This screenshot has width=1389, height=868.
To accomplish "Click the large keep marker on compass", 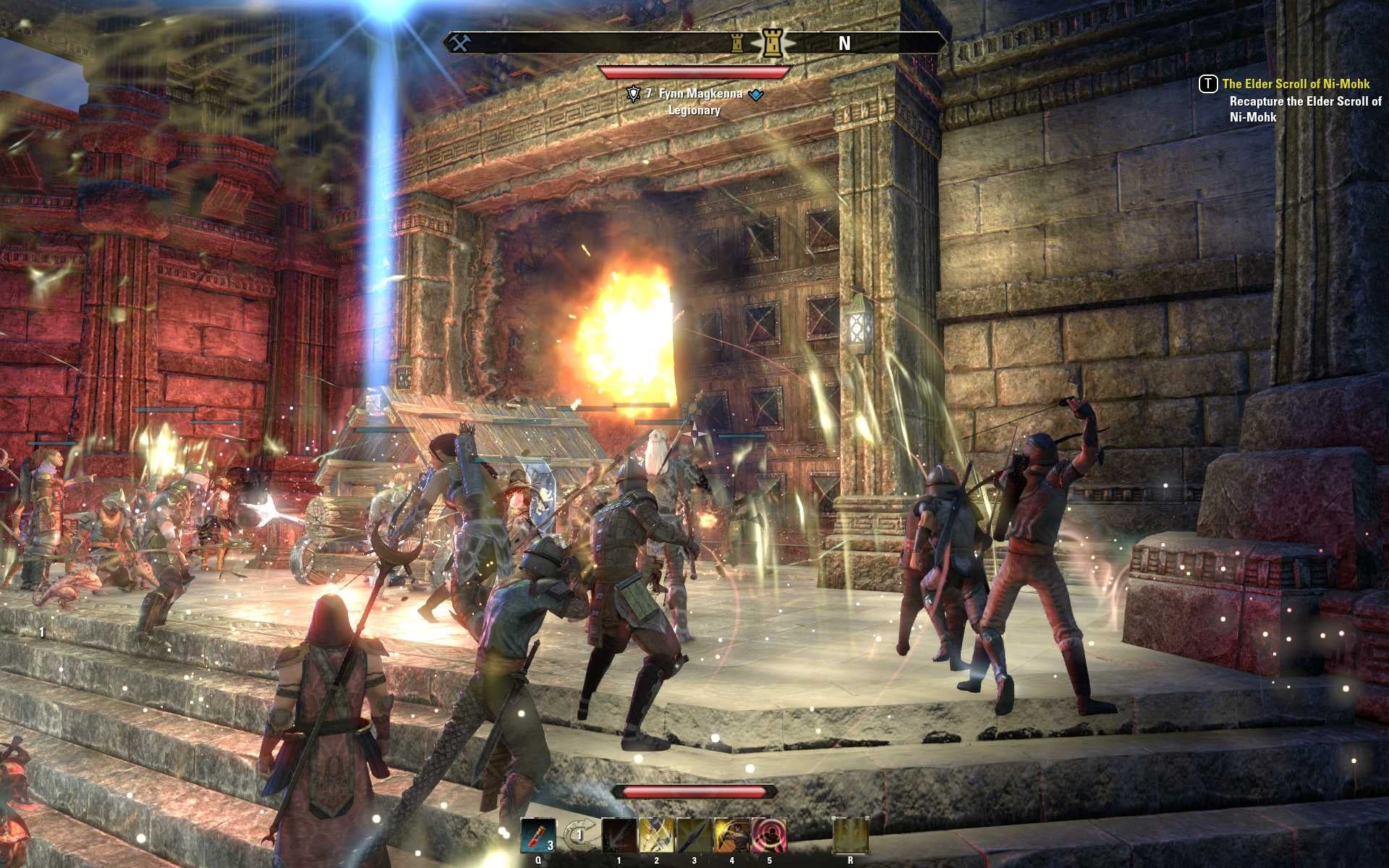I will click(773, 43).
